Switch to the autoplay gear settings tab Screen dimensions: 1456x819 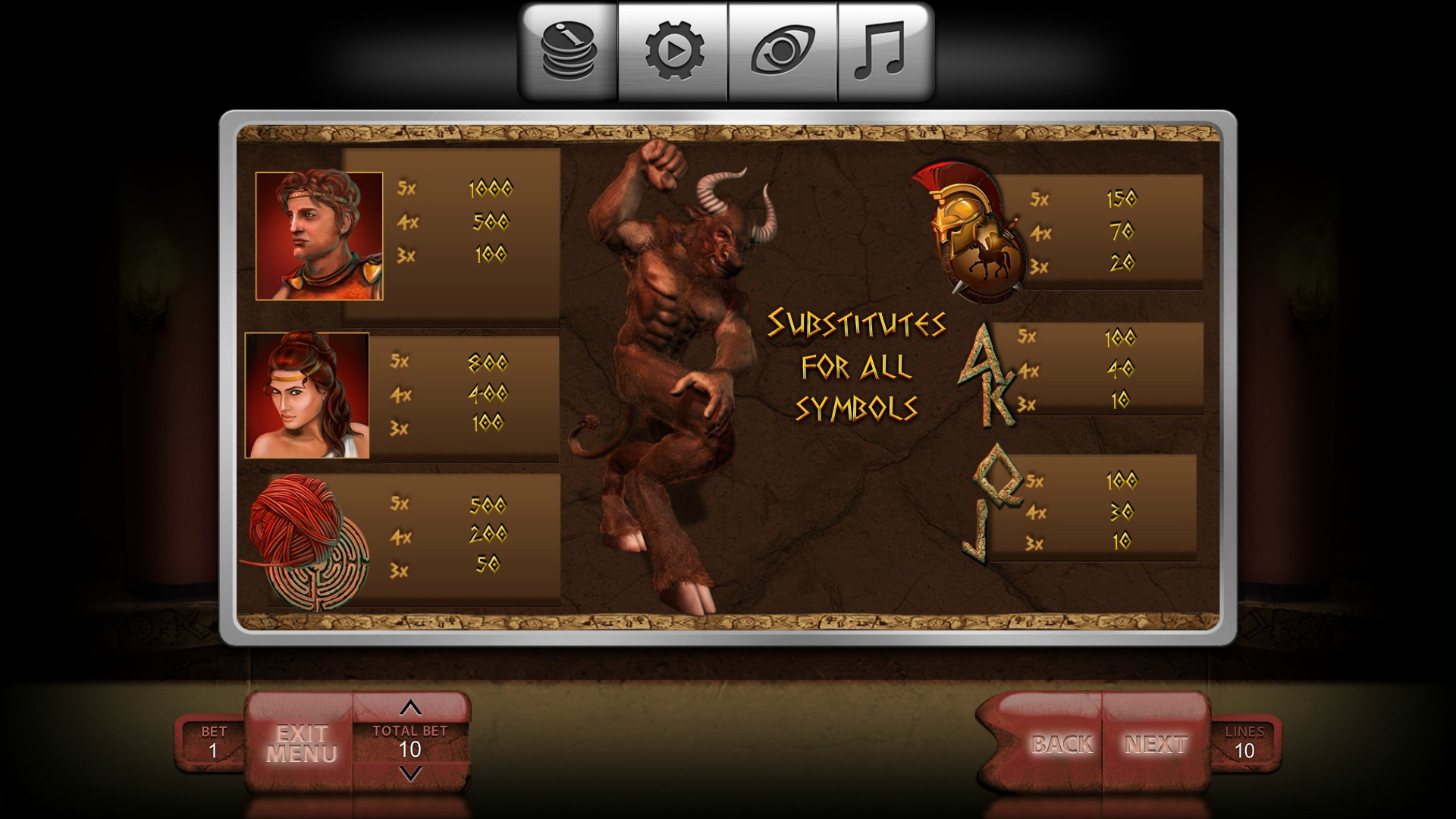pos(673,52)
